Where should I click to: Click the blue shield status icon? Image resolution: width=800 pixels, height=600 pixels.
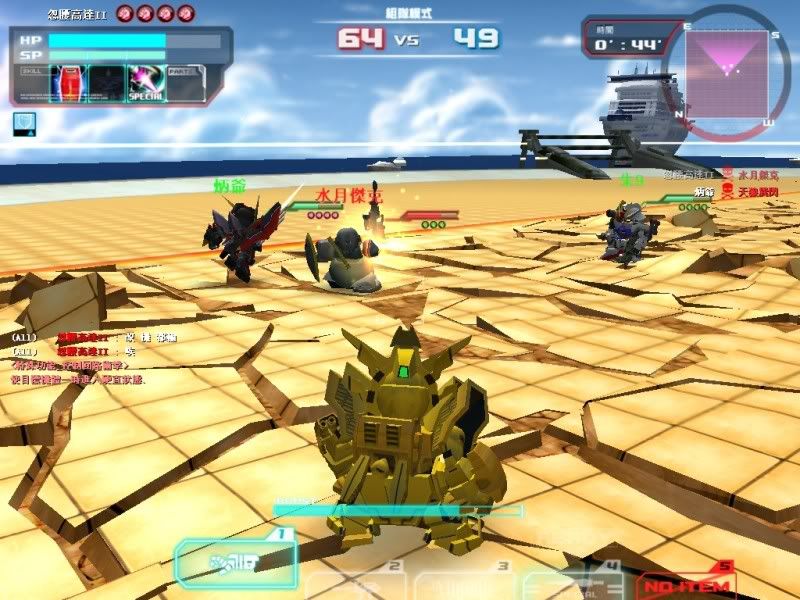(x=22, y=122)
